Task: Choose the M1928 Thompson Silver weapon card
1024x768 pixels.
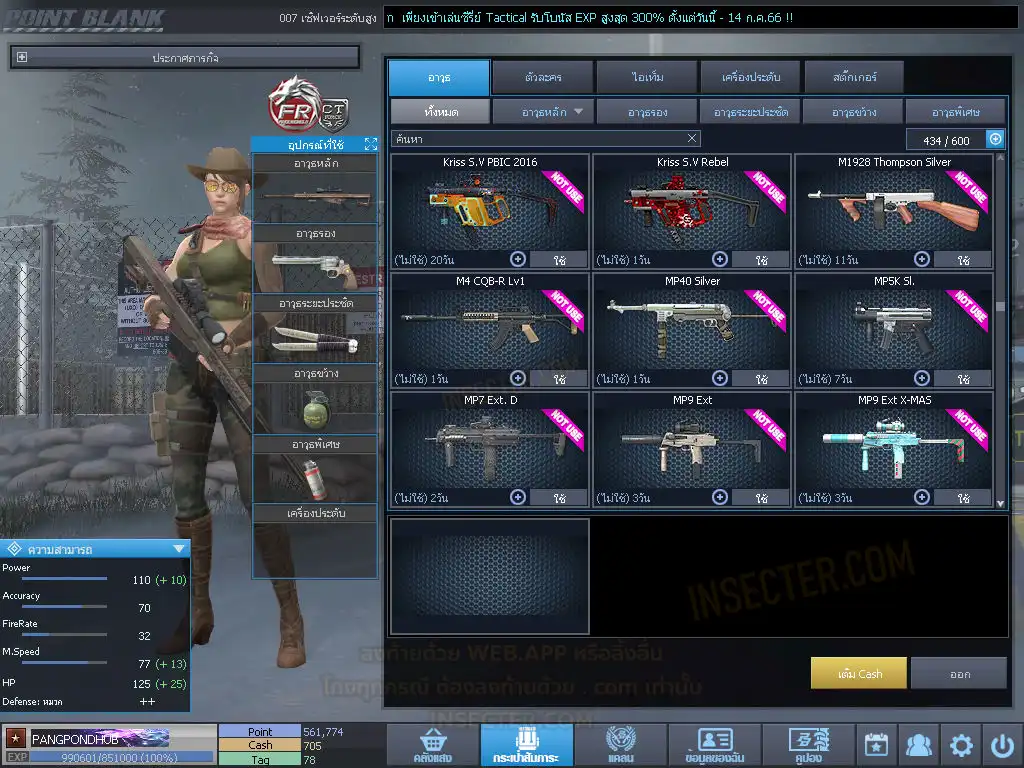Action: (x=894, y=205)
